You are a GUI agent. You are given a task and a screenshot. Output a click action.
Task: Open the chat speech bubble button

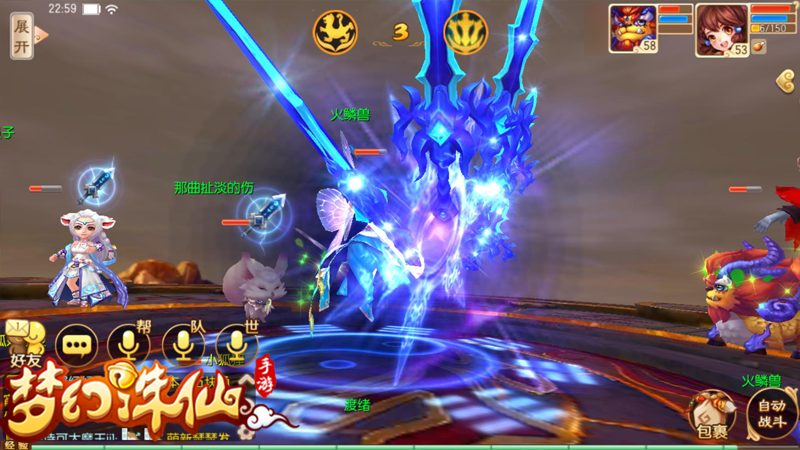(77, 344)
